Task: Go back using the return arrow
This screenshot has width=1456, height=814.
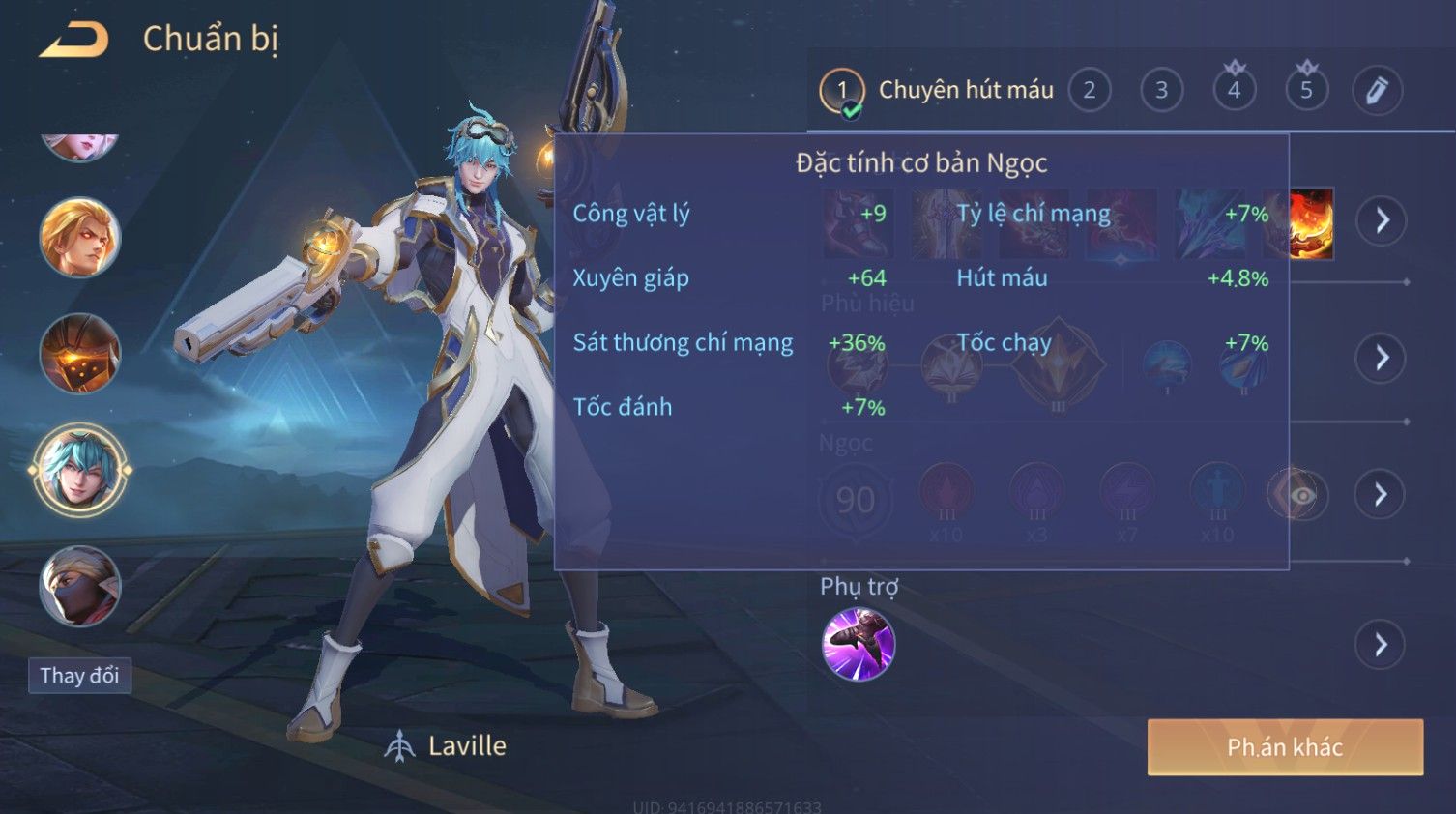Action: click(73, 40)
